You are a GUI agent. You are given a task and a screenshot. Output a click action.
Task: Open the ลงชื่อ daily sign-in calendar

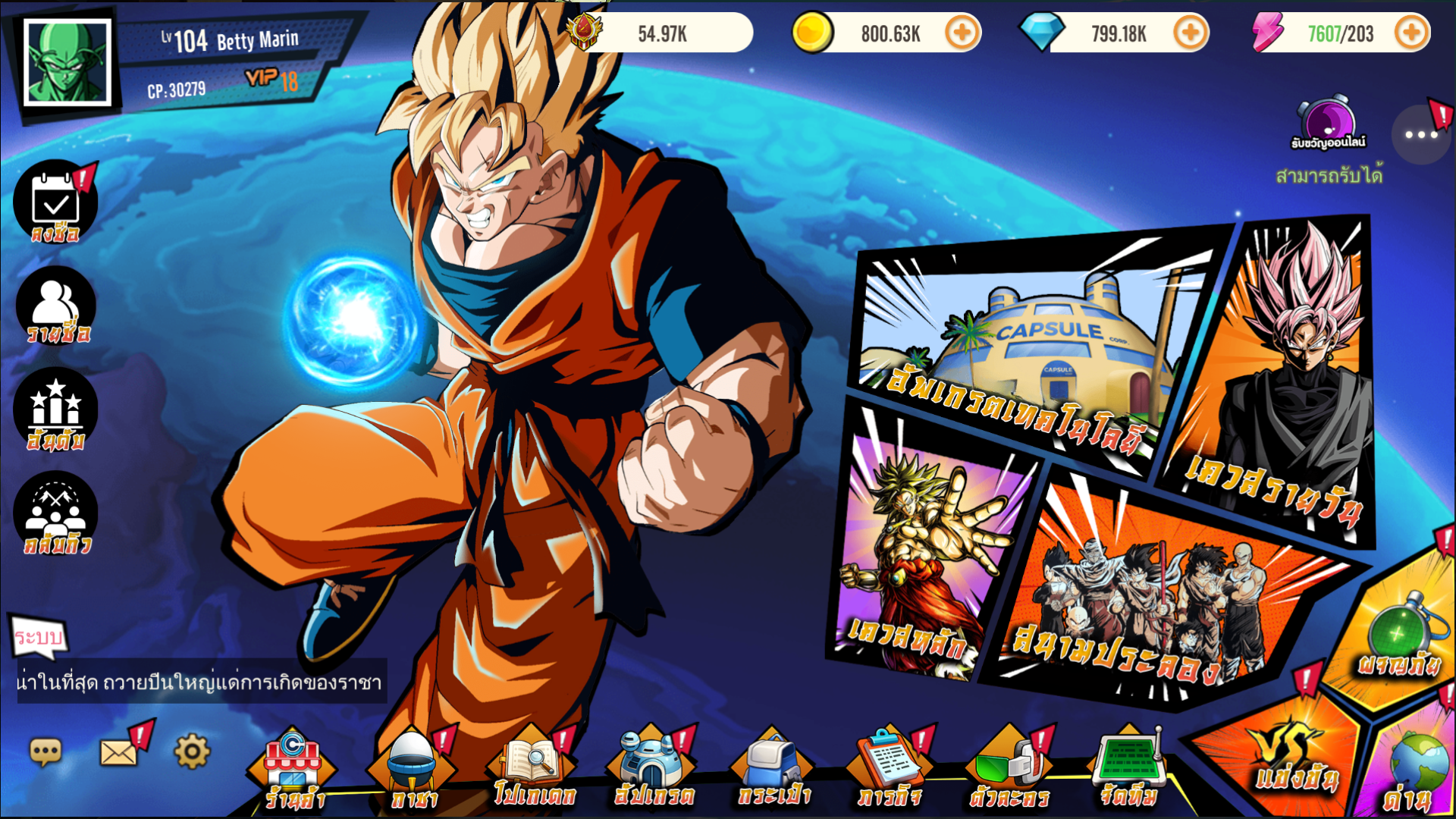click(x=55, y=203)
